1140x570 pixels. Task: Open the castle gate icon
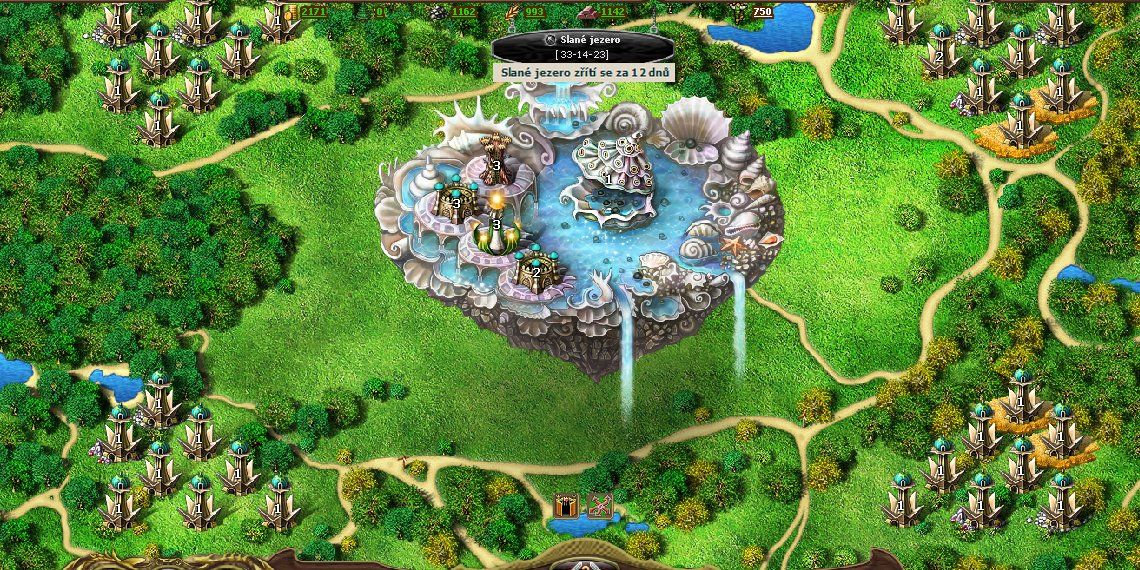(x=567, y=505)
